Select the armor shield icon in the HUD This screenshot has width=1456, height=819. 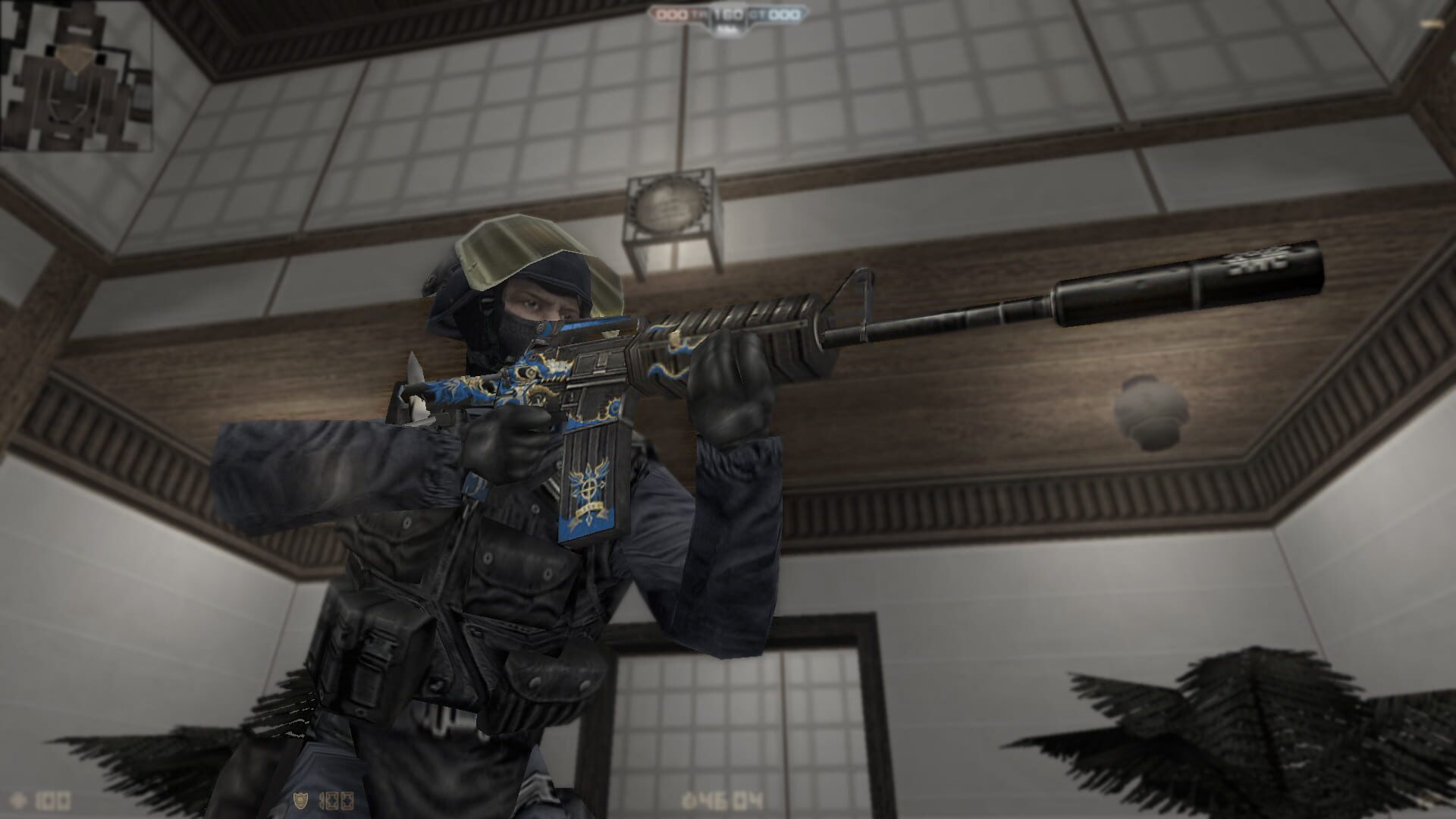pos(301,800)
